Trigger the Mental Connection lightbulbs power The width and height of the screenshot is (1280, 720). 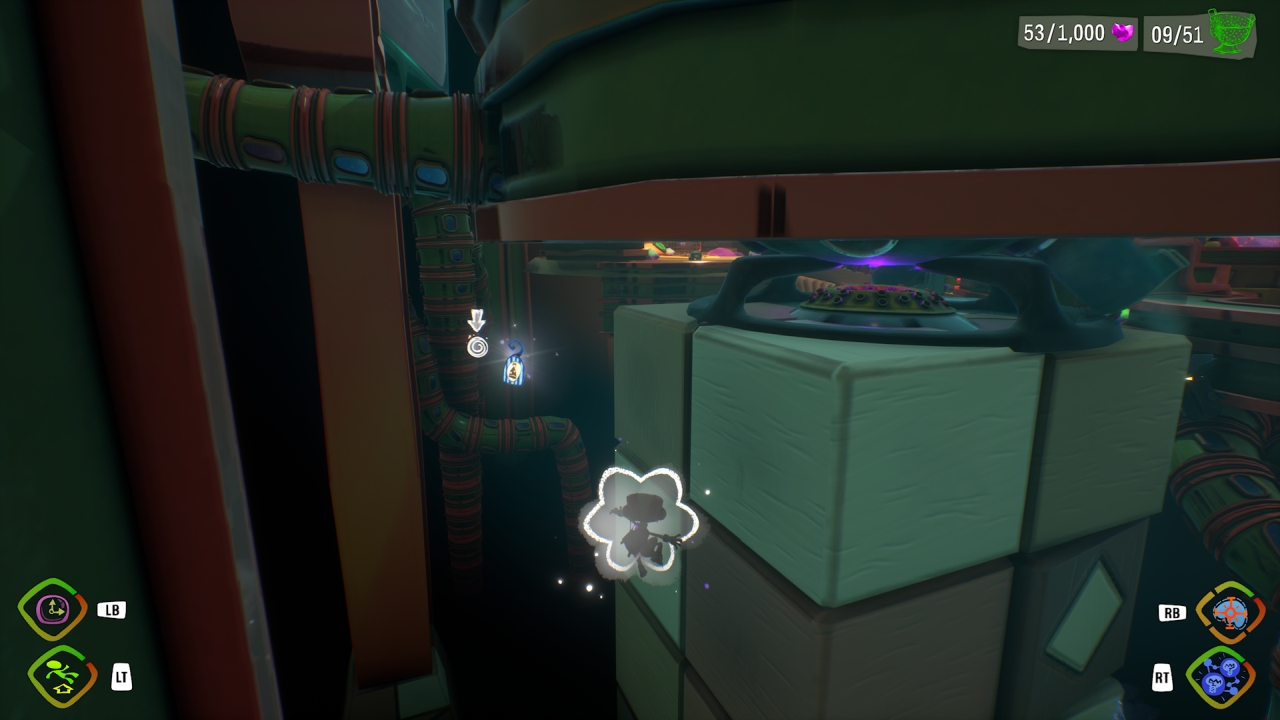pyautogui.click(x=1220, y=677)
